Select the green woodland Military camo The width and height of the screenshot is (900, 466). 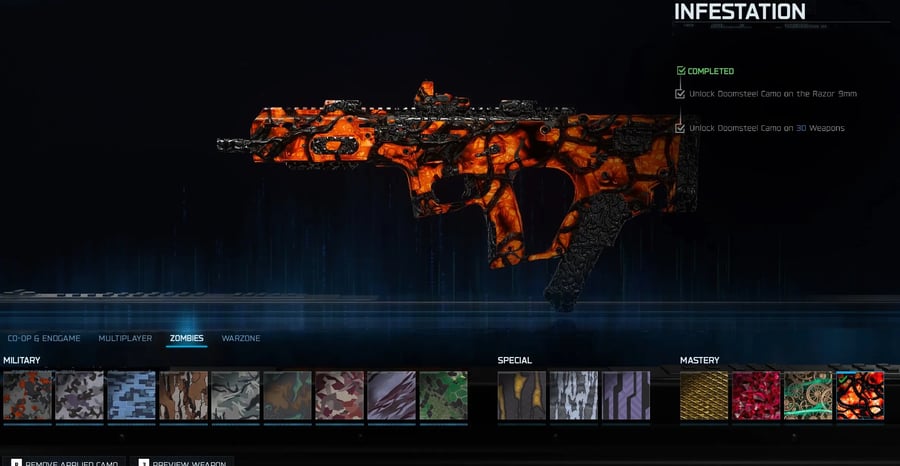point(443,395)
